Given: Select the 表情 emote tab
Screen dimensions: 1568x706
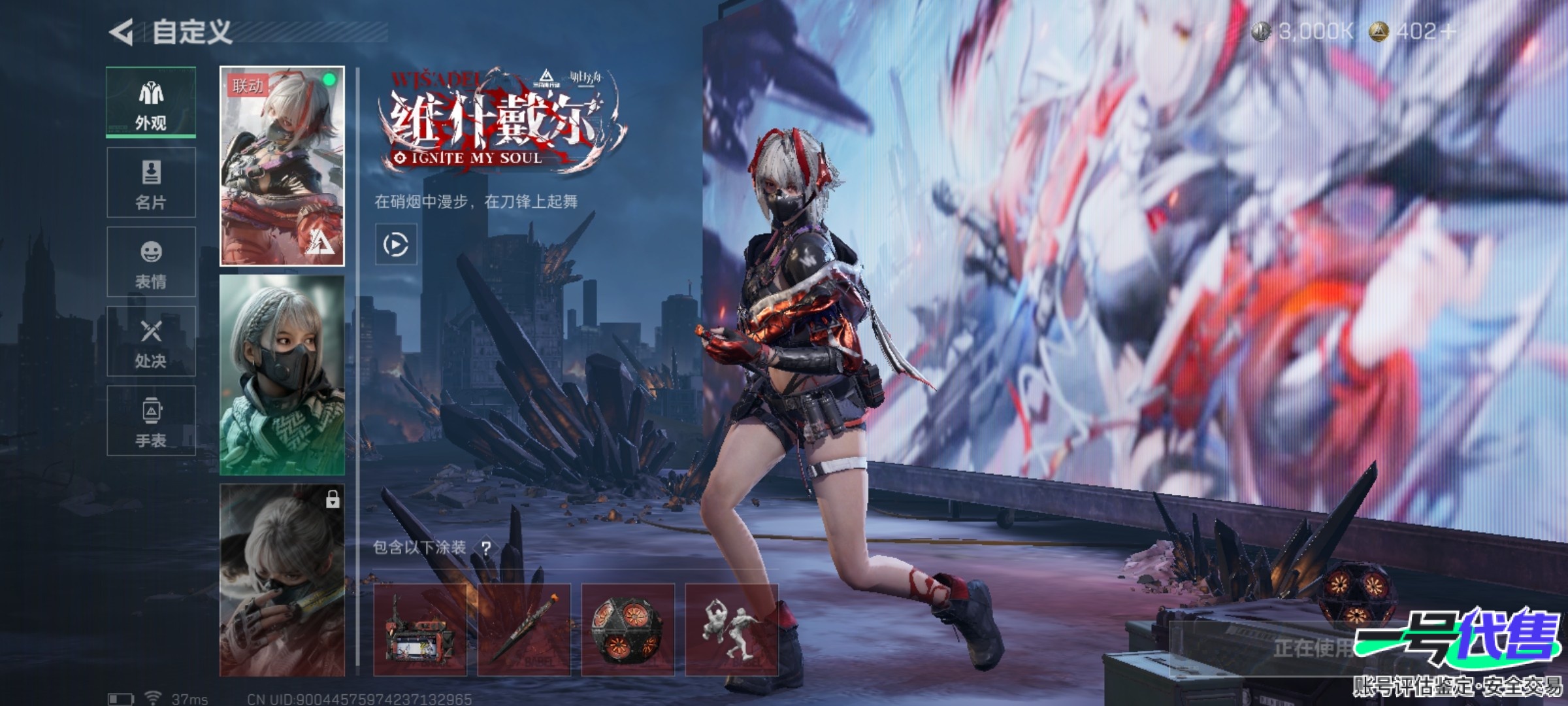Looking at the screenshot, I should tap(151, 262).
